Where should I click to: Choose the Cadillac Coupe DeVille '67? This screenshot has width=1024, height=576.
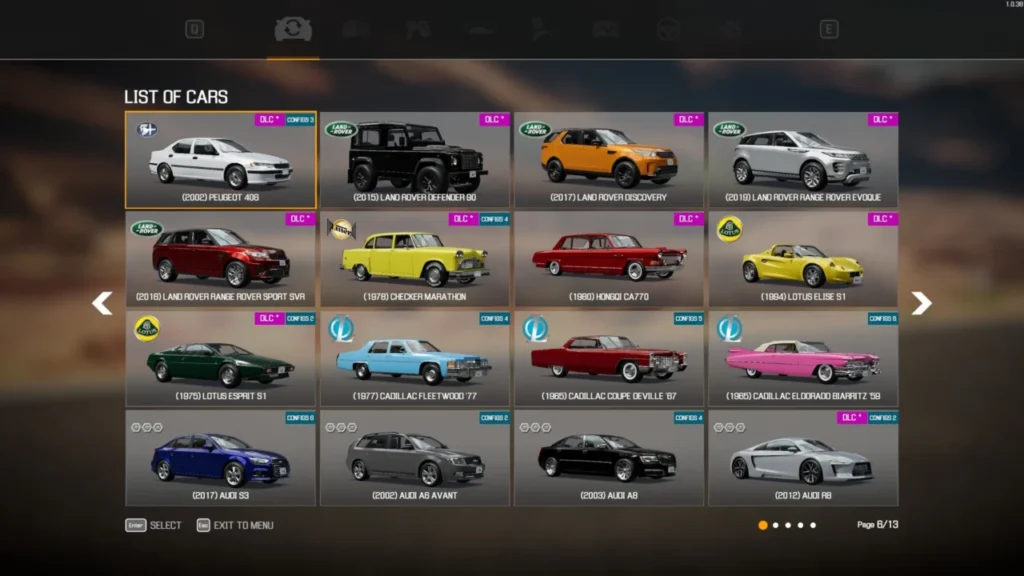coord(608,358)
